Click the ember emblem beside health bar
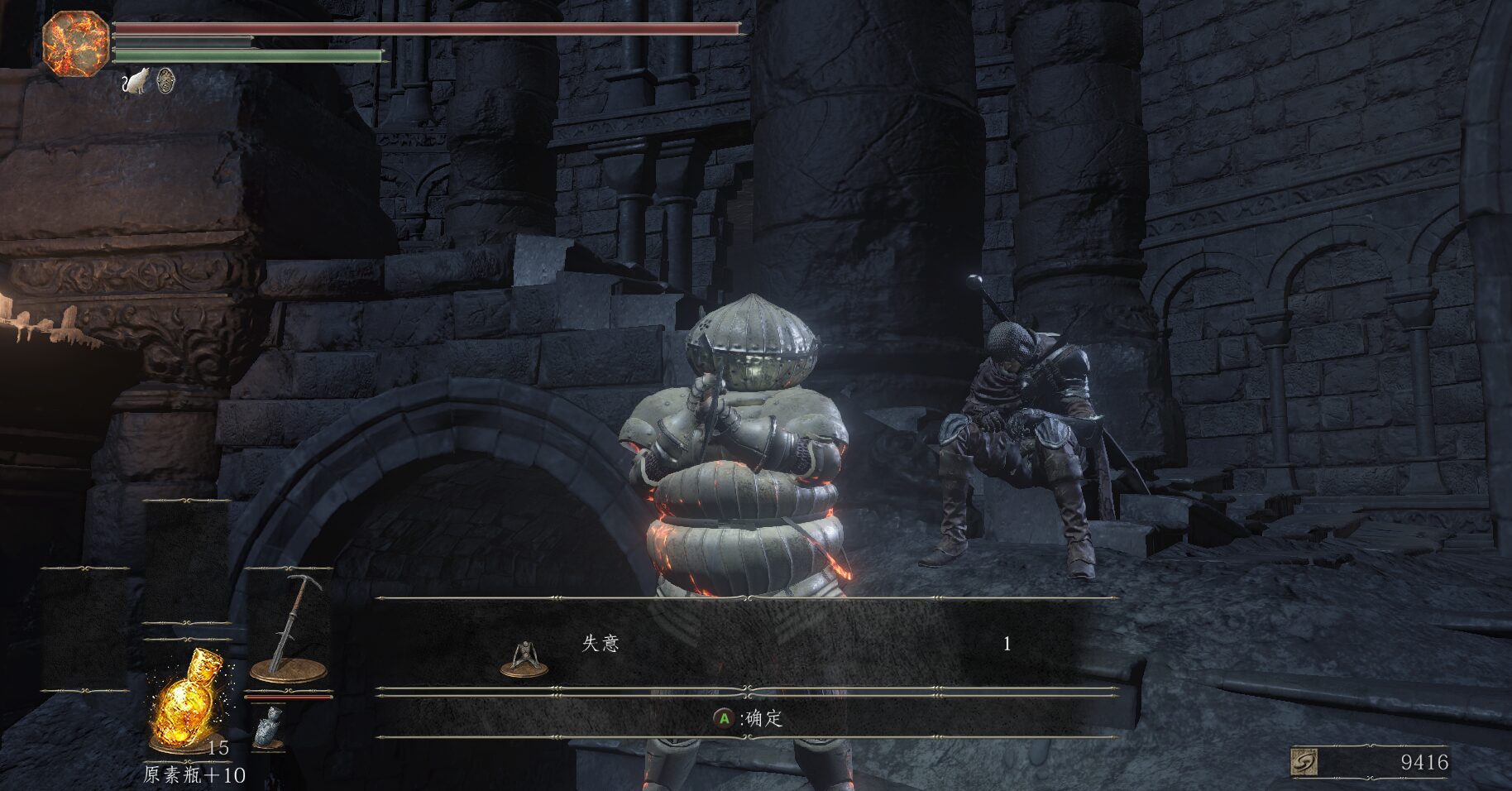The image size is (1512, 791). pyautogui.click(x=75, y=44)
